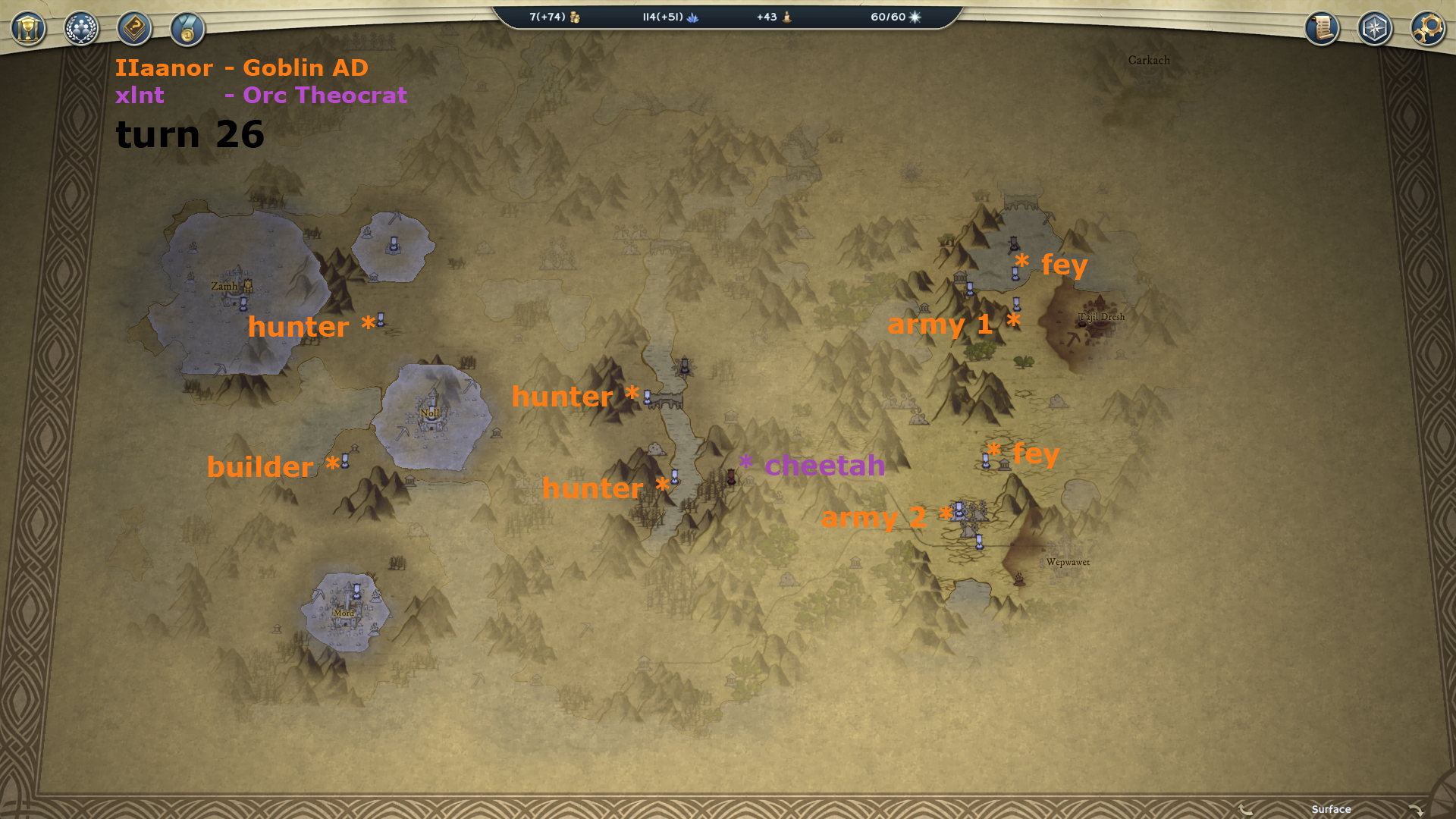1456x819 pixels.
Task: Open the parchment scroll log icon
Action: [x=1322, y=29]
